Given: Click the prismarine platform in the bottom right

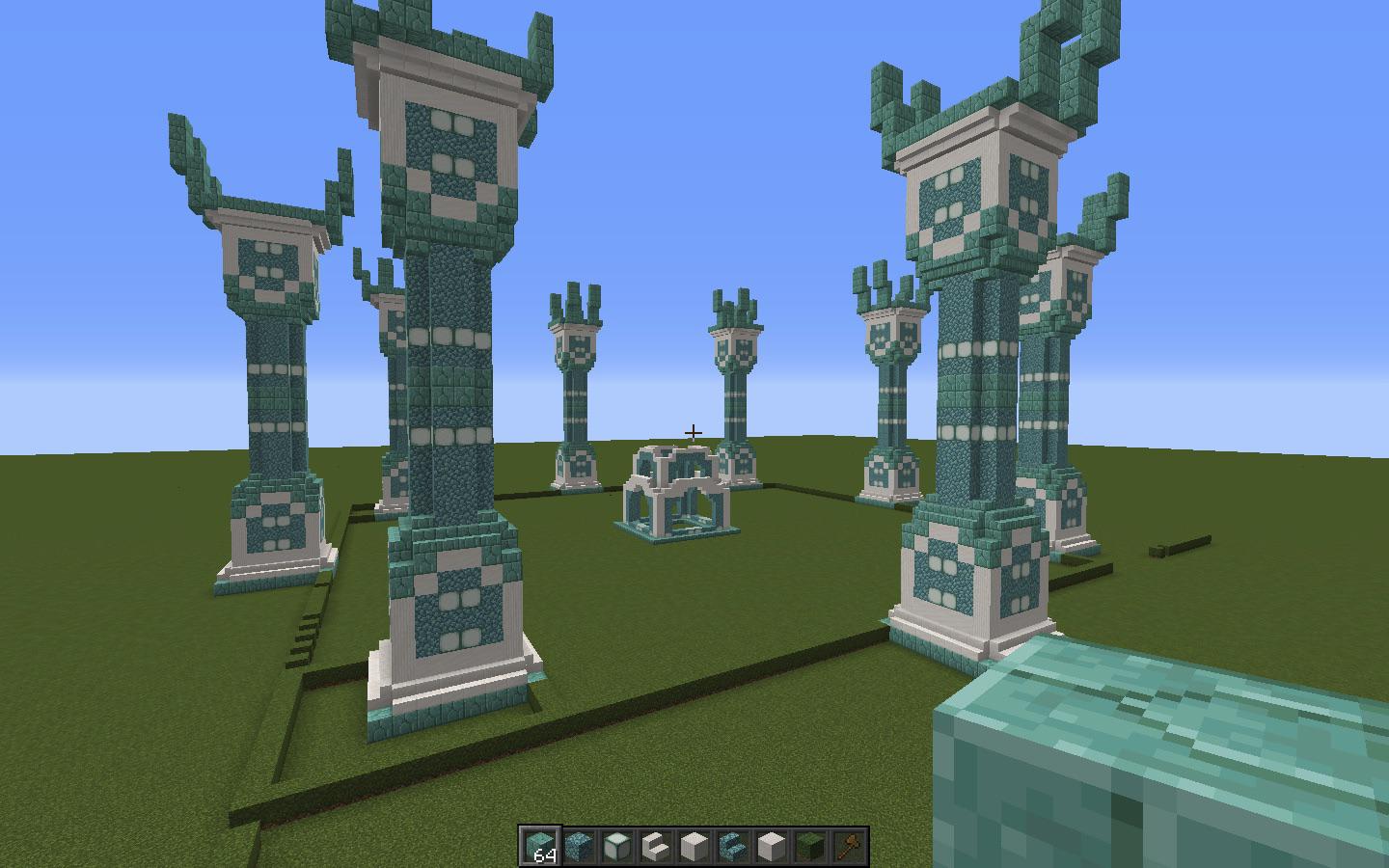Looking at the screenshot, I should [x=1157, y=772].
